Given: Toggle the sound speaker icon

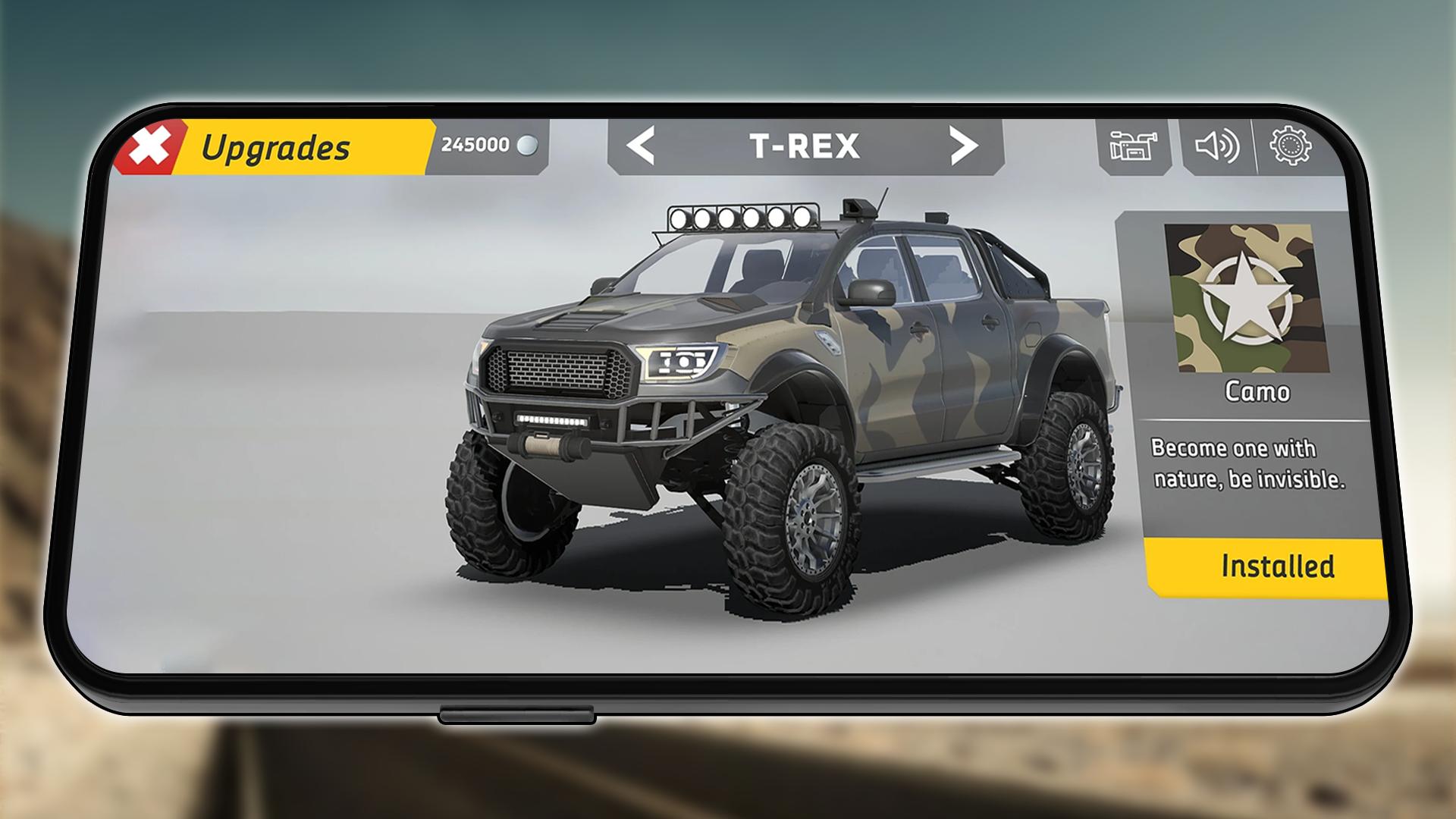Looking at the screenshot, I should pos(1216,146).
